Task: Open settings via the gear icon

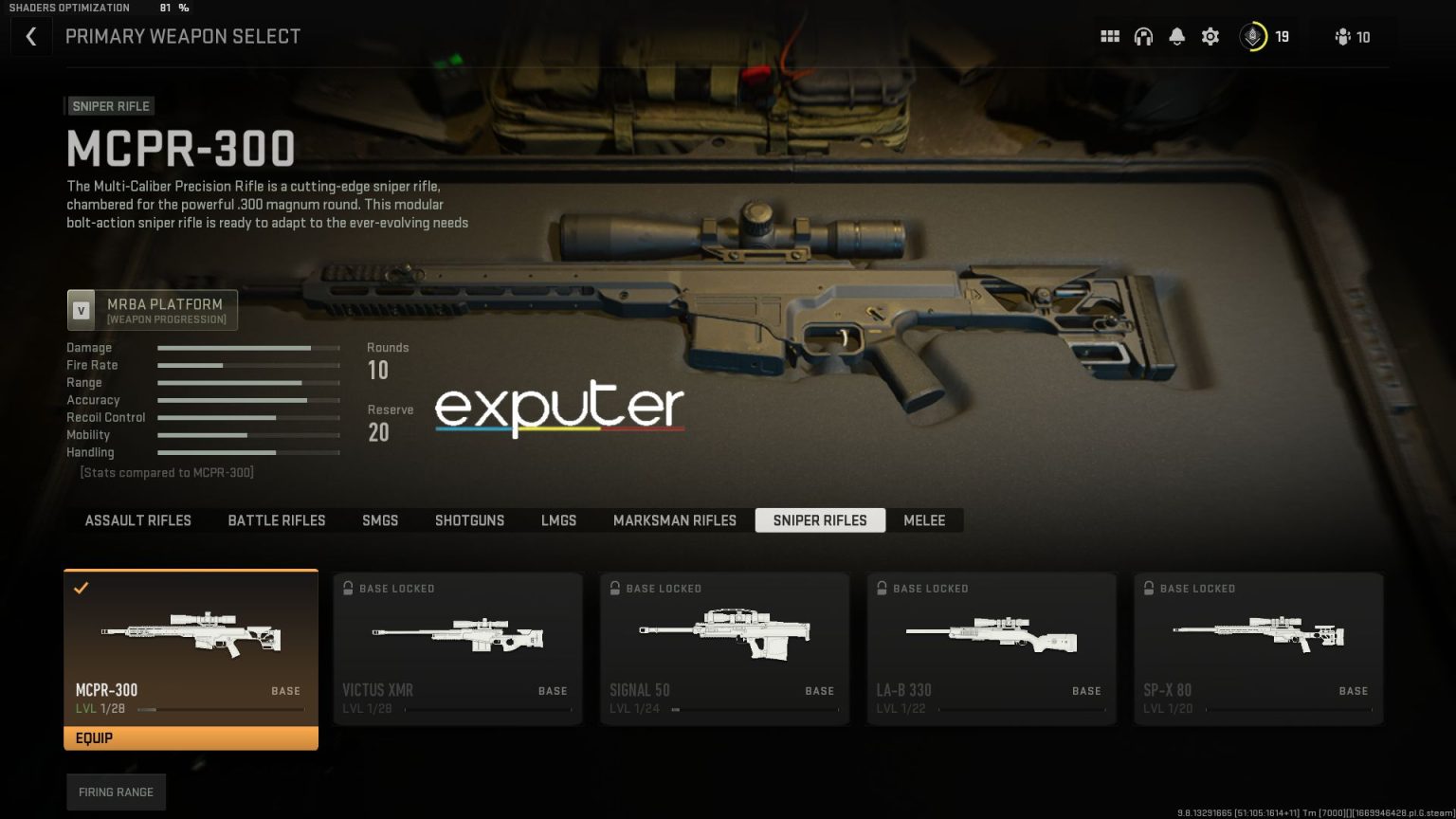Action: click(1210, 37)
